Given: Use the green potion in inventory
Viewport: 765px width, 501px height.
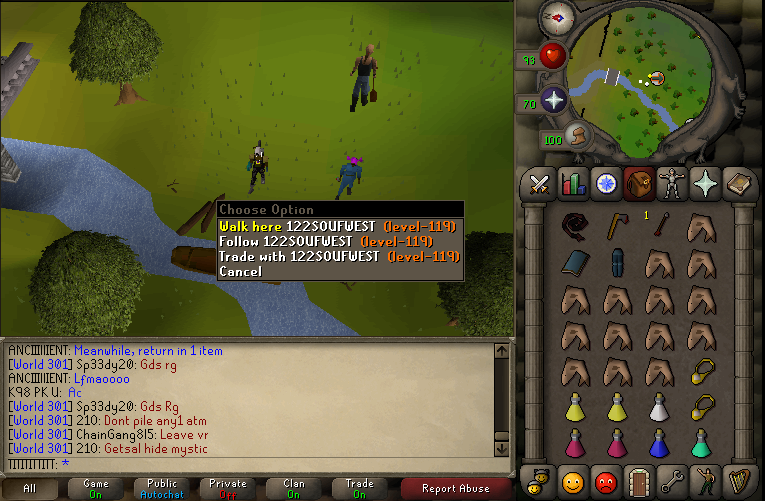Looking at the screenshot, I should coord(700,441).
